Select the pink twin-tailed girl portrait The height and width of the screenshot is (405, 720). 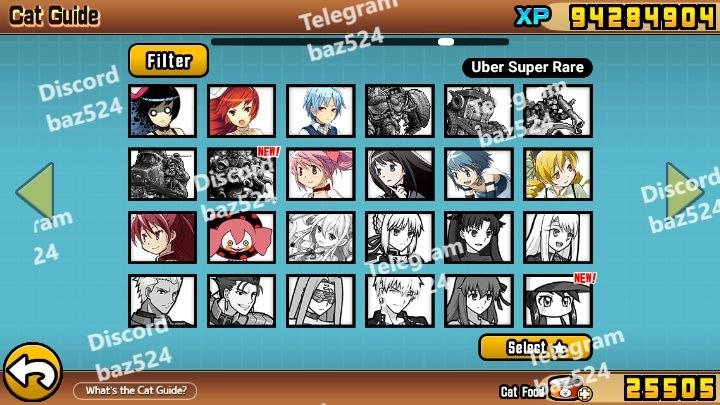click(x=321, y=174)
